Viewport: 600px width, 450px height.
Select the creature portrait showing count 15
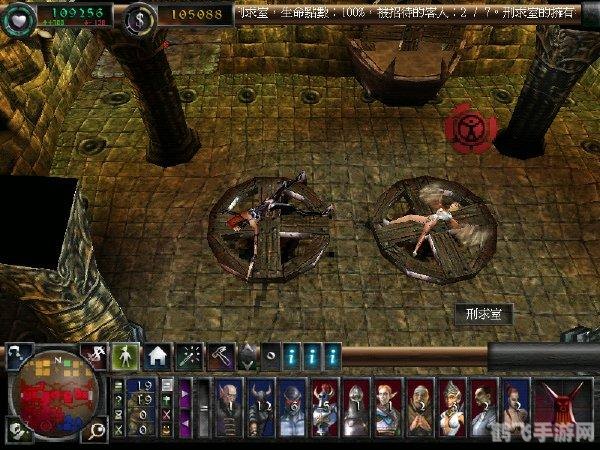pyautogui.click(x=325, y=403)
